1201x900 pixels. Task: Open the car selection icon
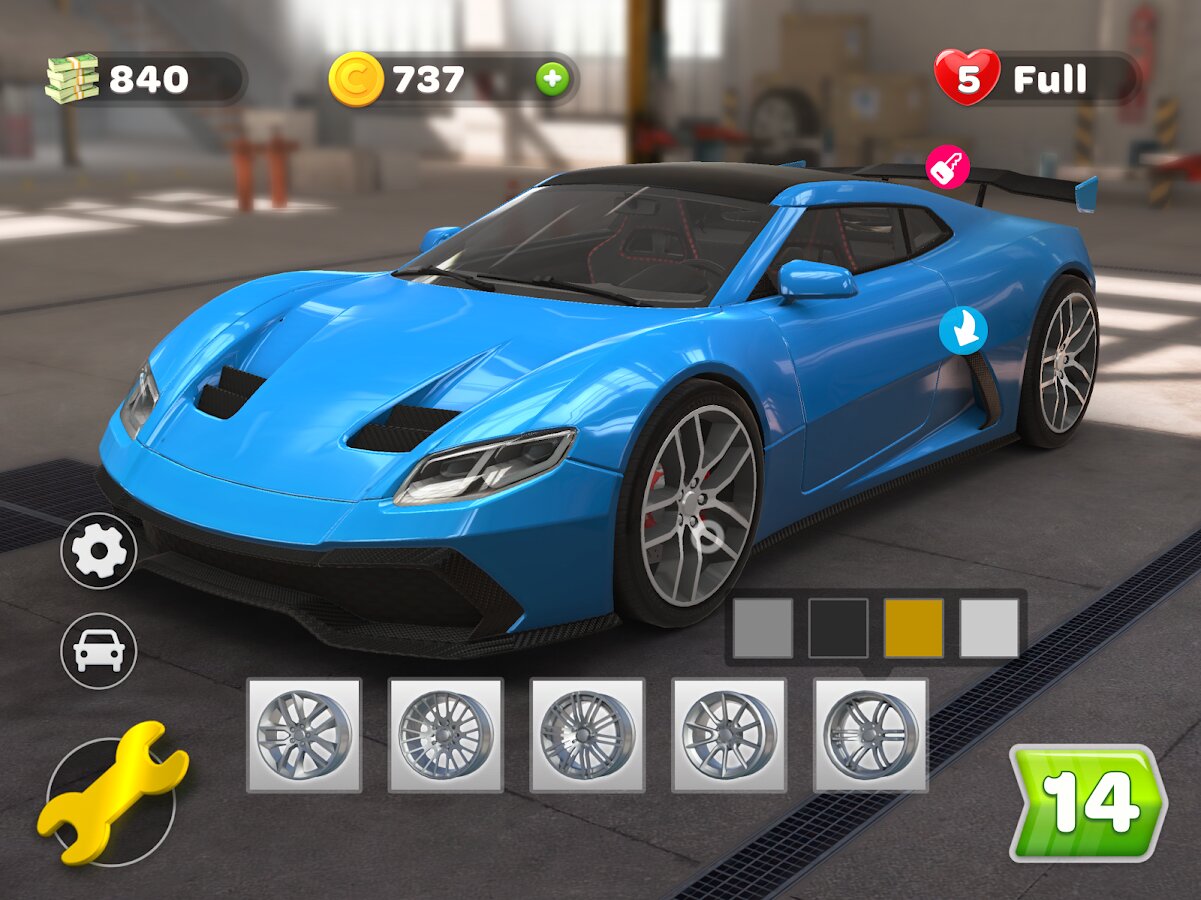[x=99, y=650]
